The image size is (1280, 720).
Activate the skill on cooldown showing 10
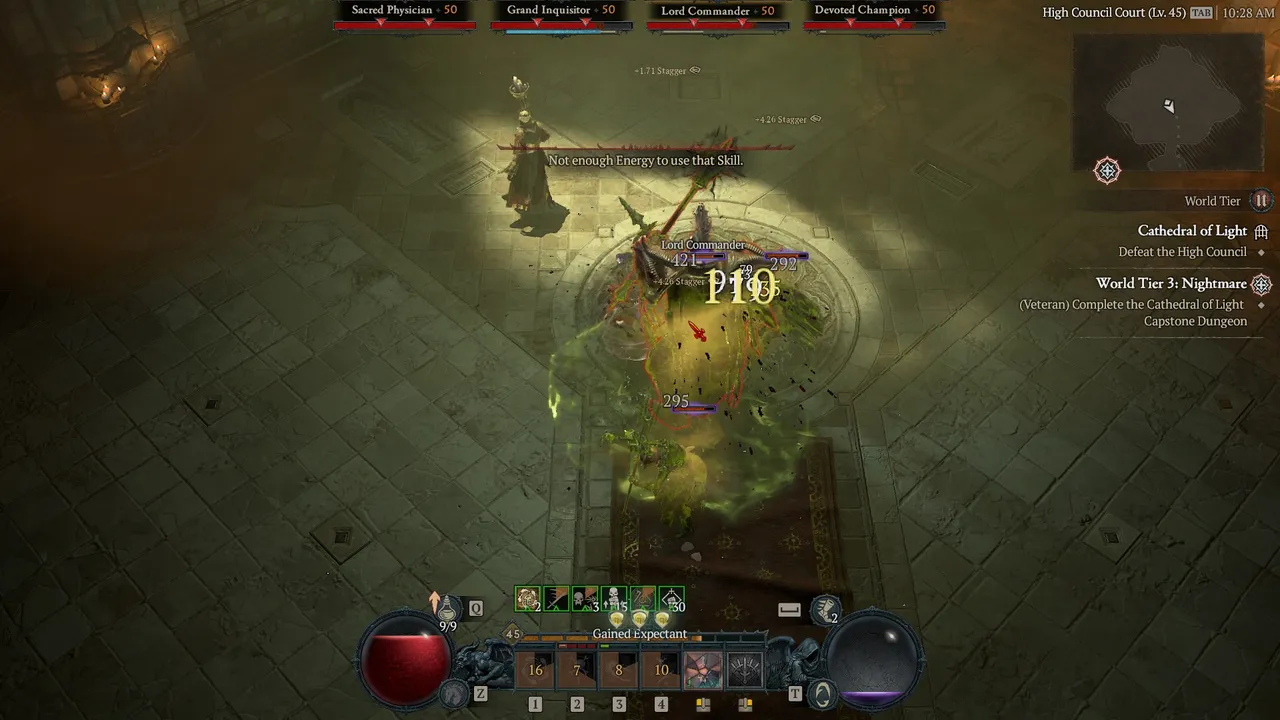(661, 670)
